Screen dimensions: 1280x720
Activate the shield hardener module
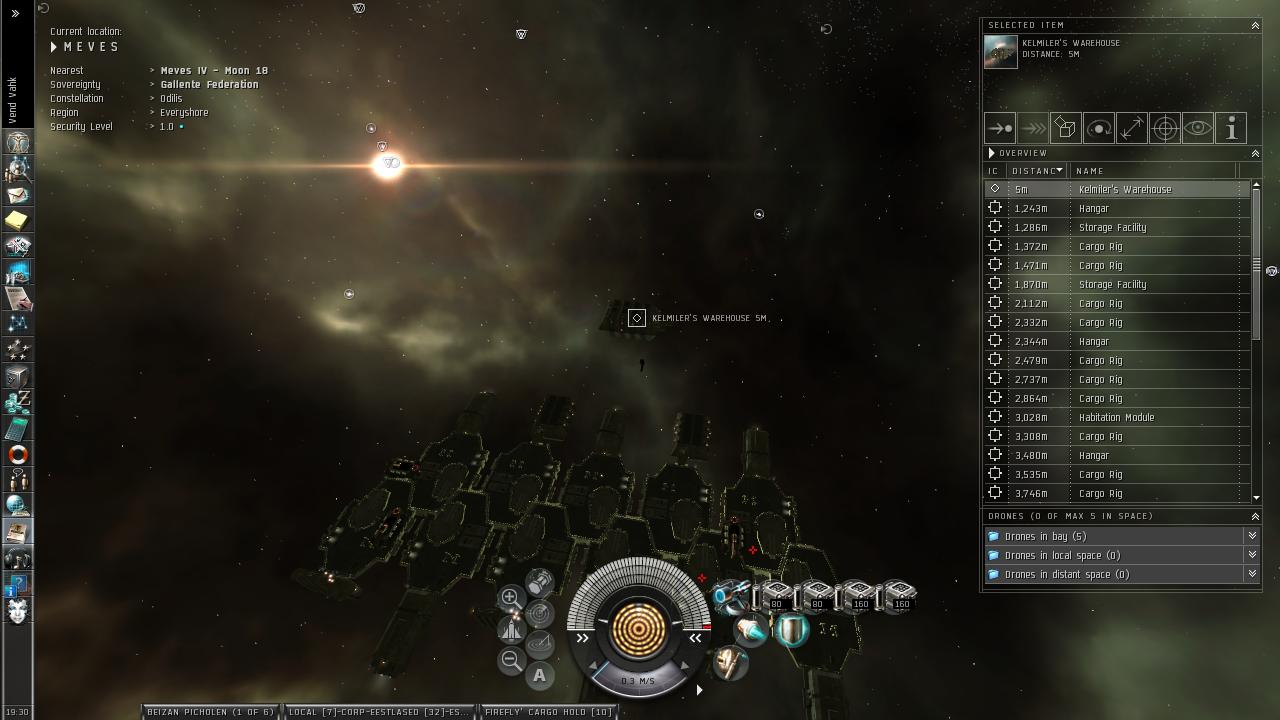[792, 630]
